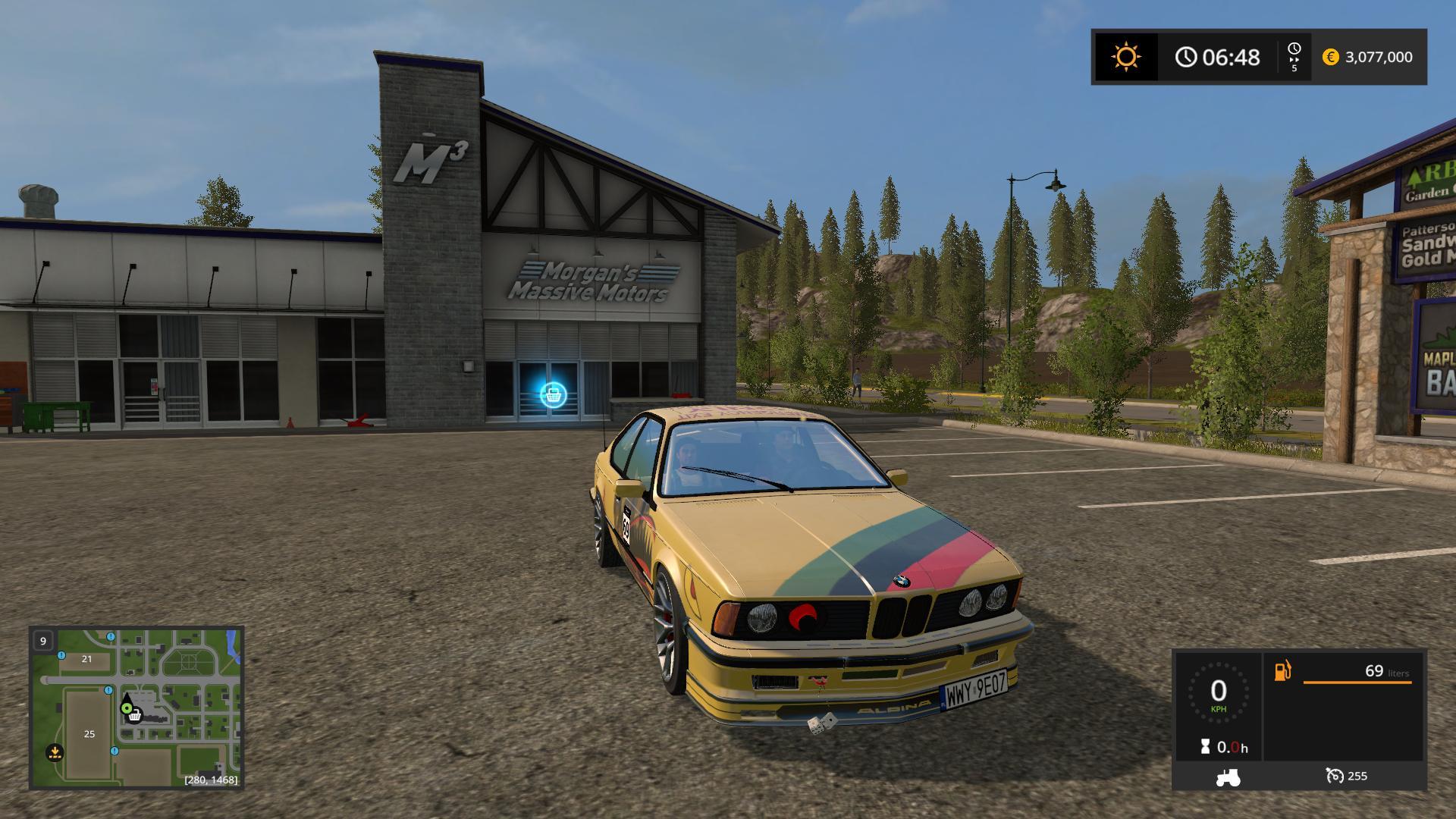Viewport: 1456px width, 819px height.
Task: Click the orange fuel pump icon
Action: [x=1282, y=671]
